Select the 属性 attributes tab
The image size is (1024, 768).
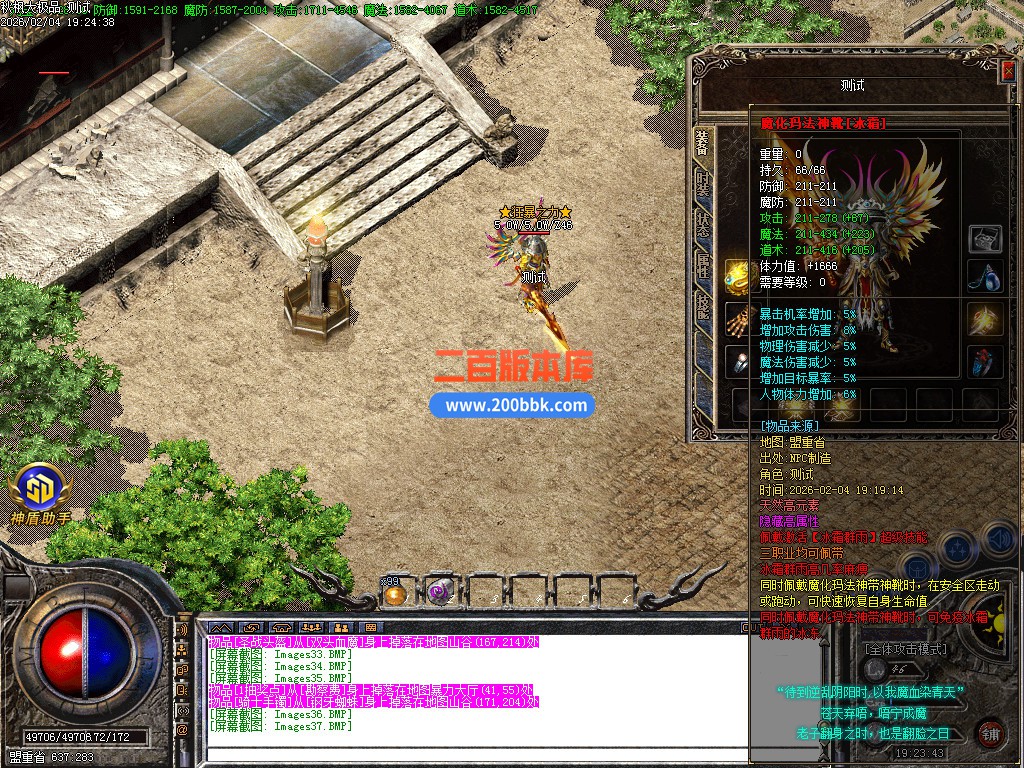703,265
